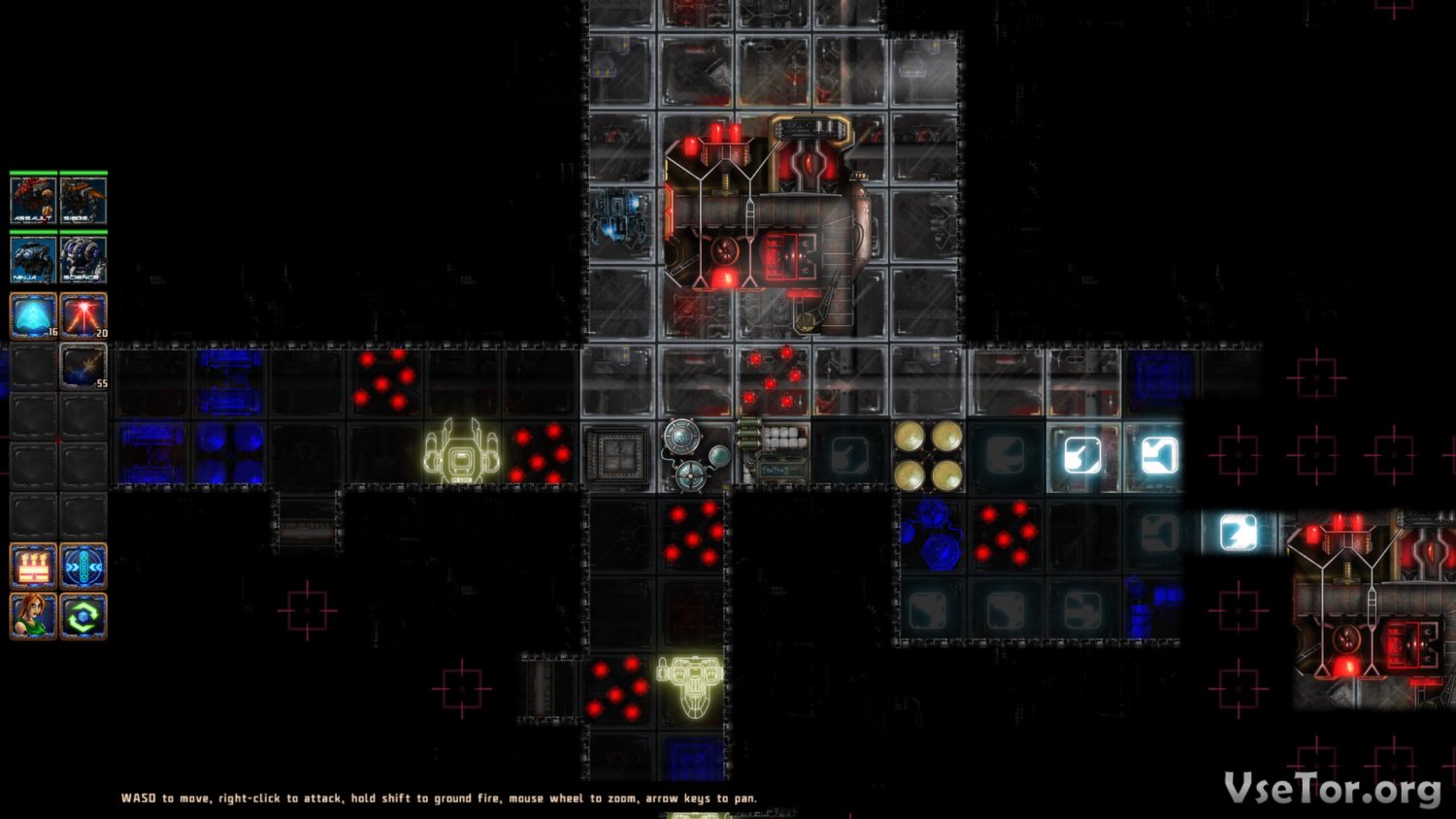Select the Assault exo portrait
1456x819 pixels.
coord(33,200)
